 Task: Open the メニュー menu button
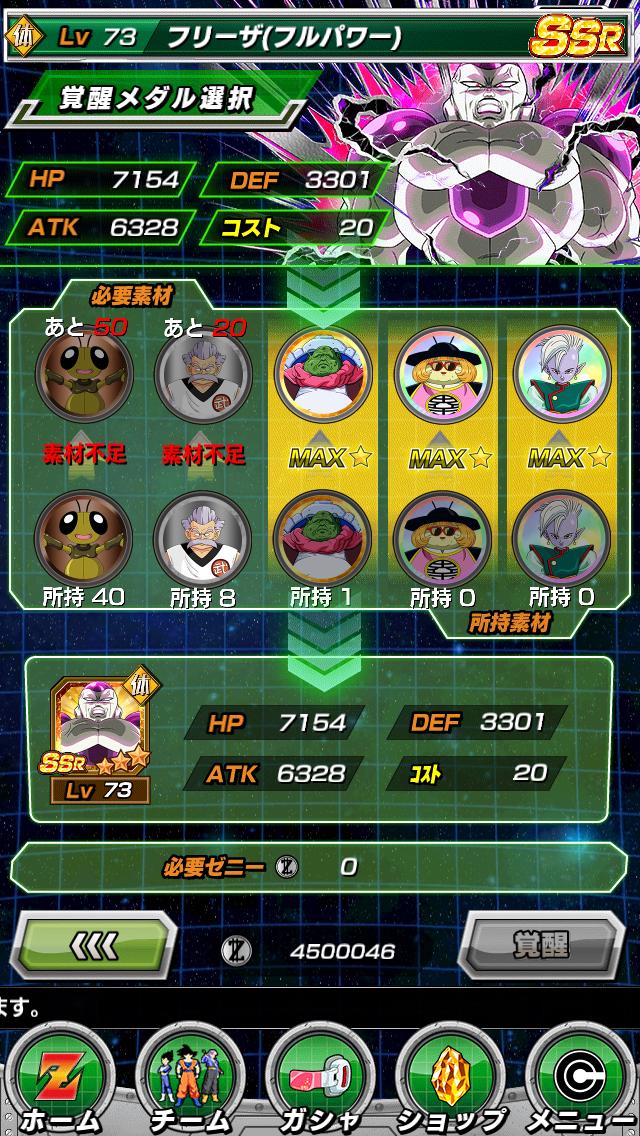coord(580,1078)
